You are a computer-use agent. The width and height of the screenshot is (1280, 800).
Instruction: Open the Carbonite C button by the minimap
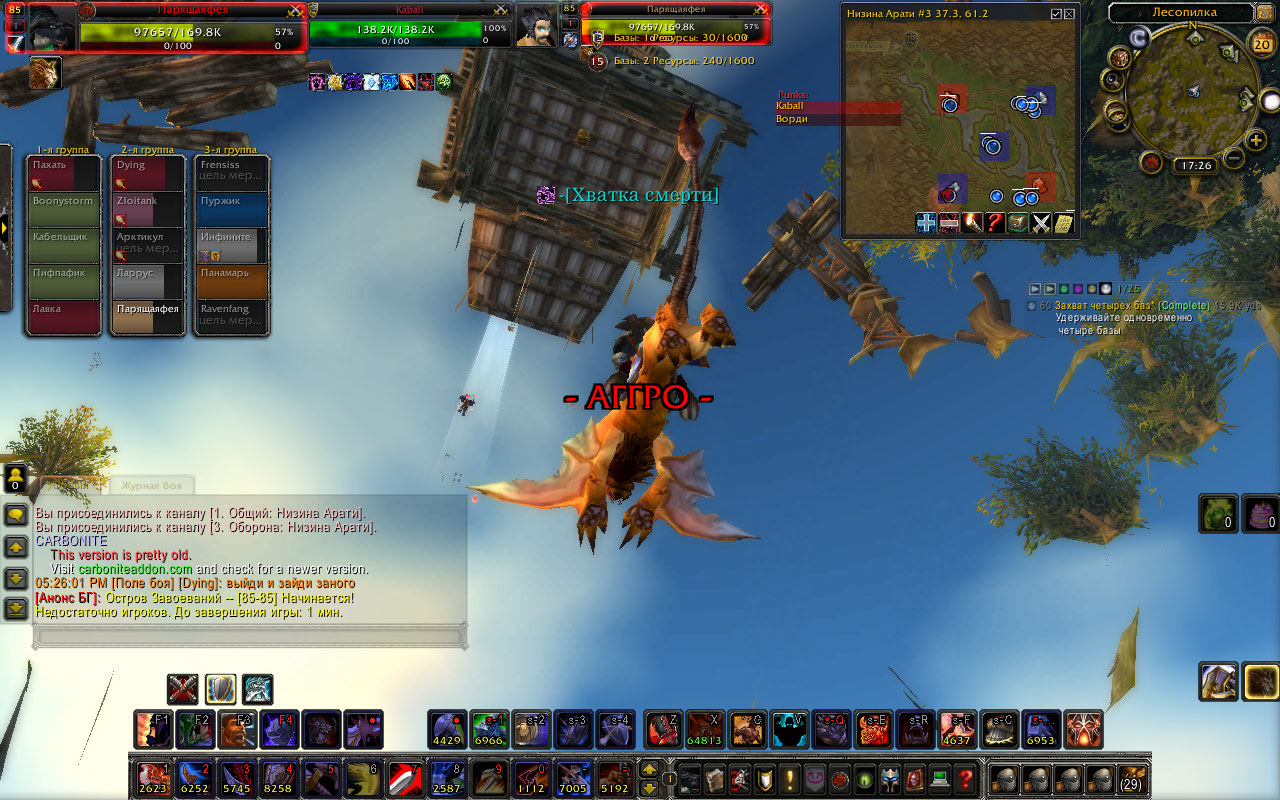click(x=1139, y=38)
